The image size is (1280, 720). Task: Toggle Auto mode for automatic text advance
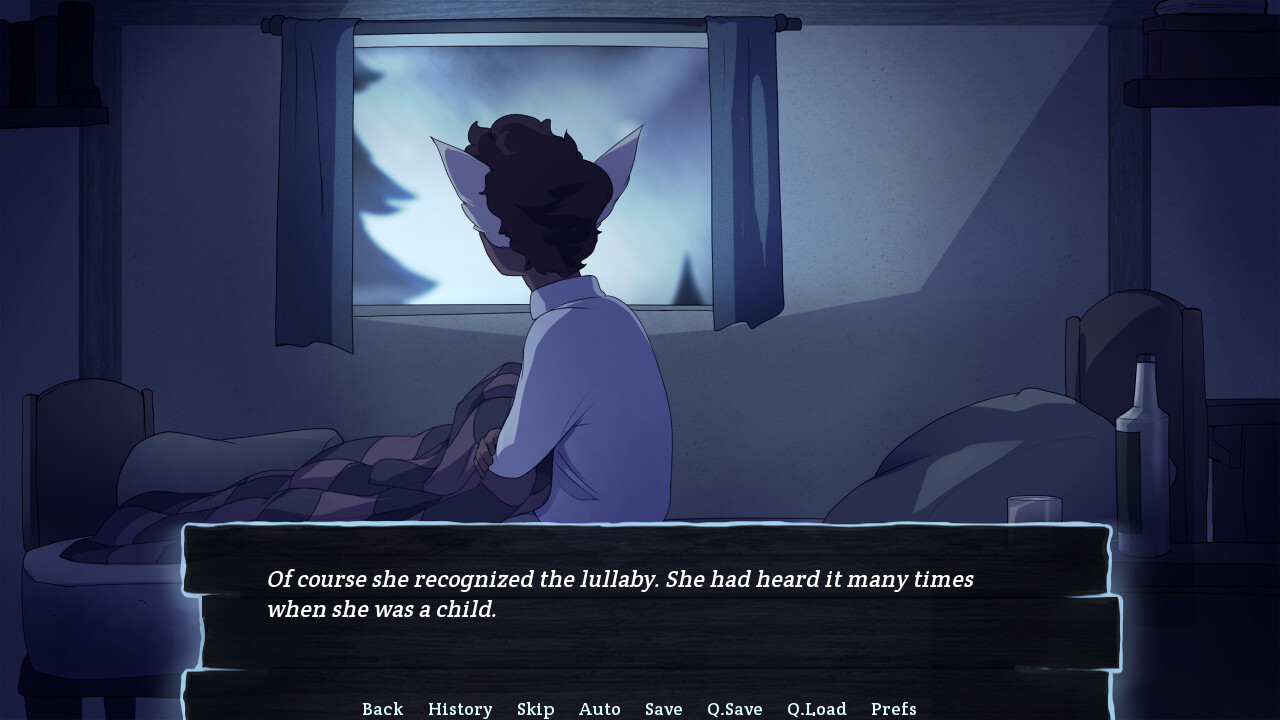click(600, 708)
